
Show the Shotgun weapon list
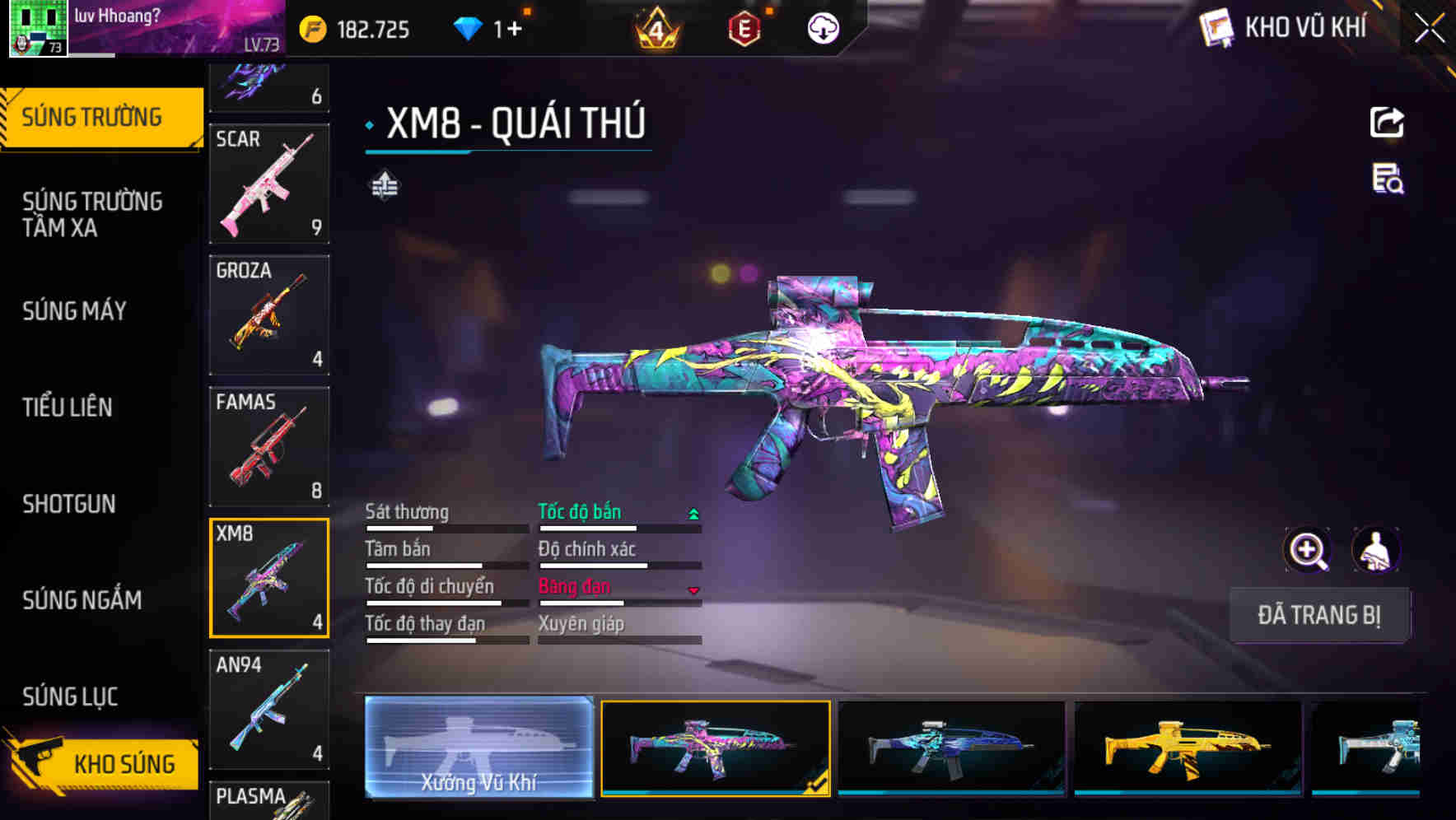[69, 504]
